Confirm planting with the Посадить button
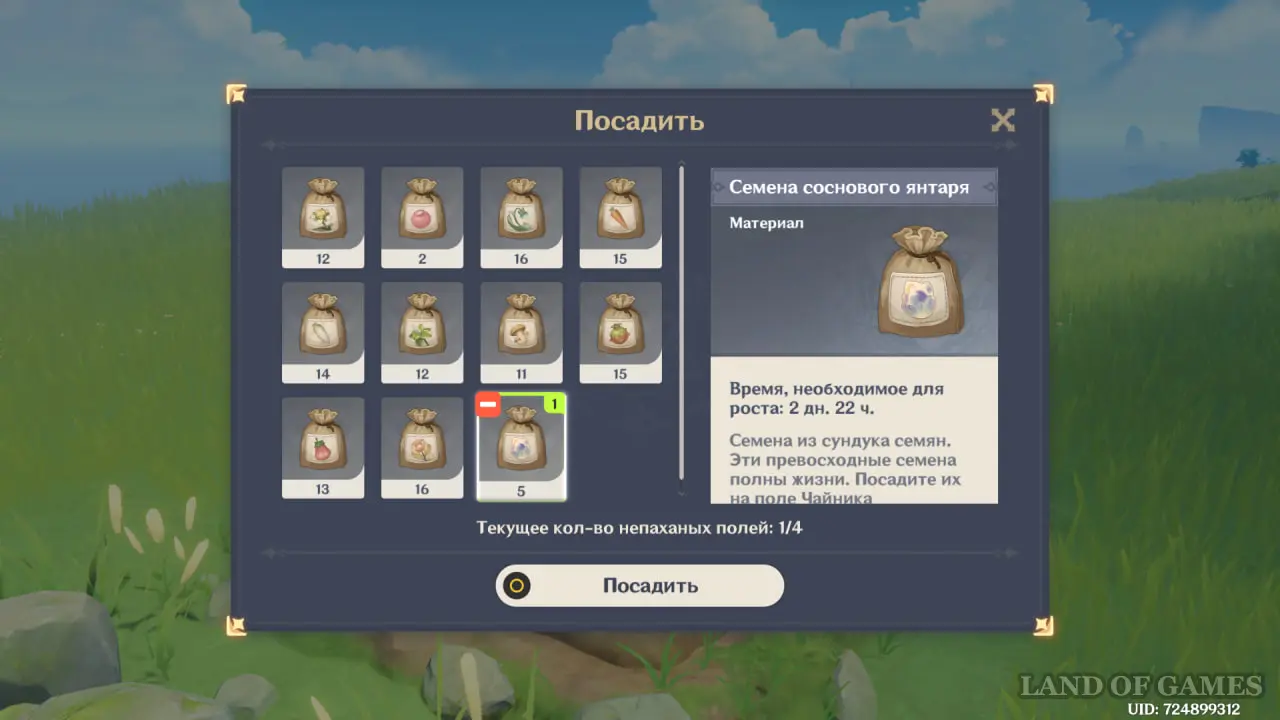Viewport: 1280px width, 720px height. 640,586
